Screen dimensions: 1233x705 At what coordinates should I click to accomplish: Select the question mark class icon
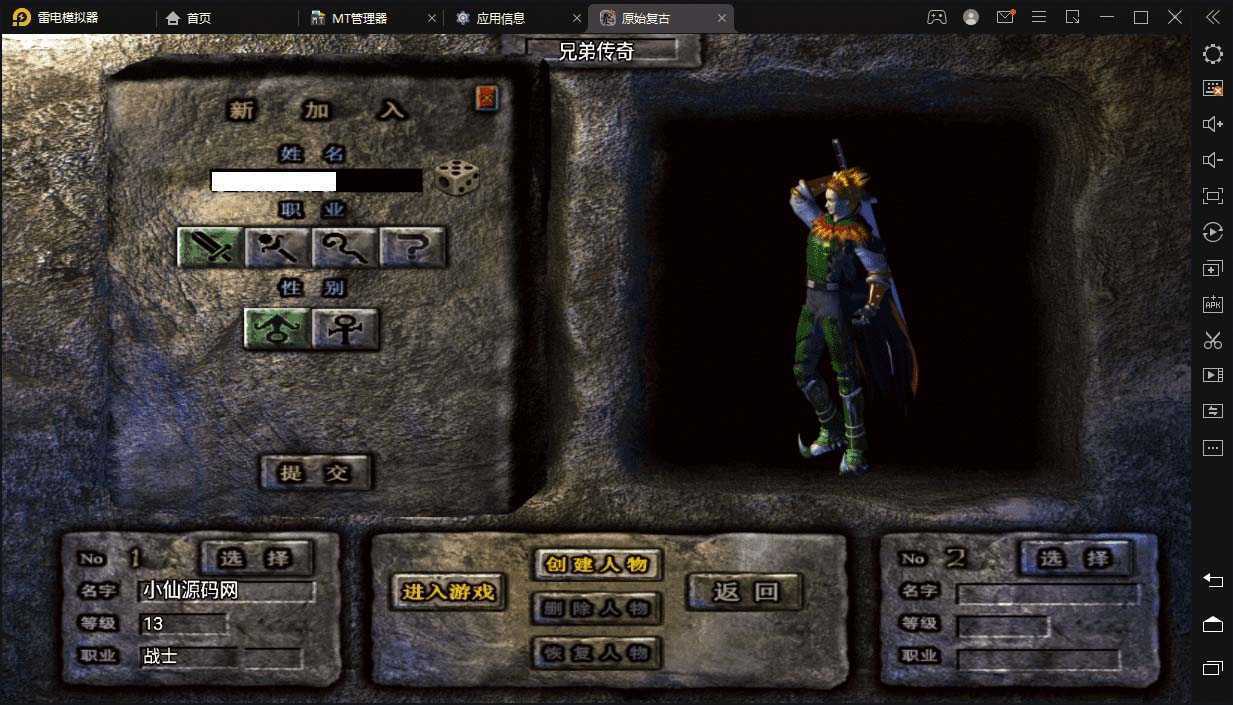(412, 246)
